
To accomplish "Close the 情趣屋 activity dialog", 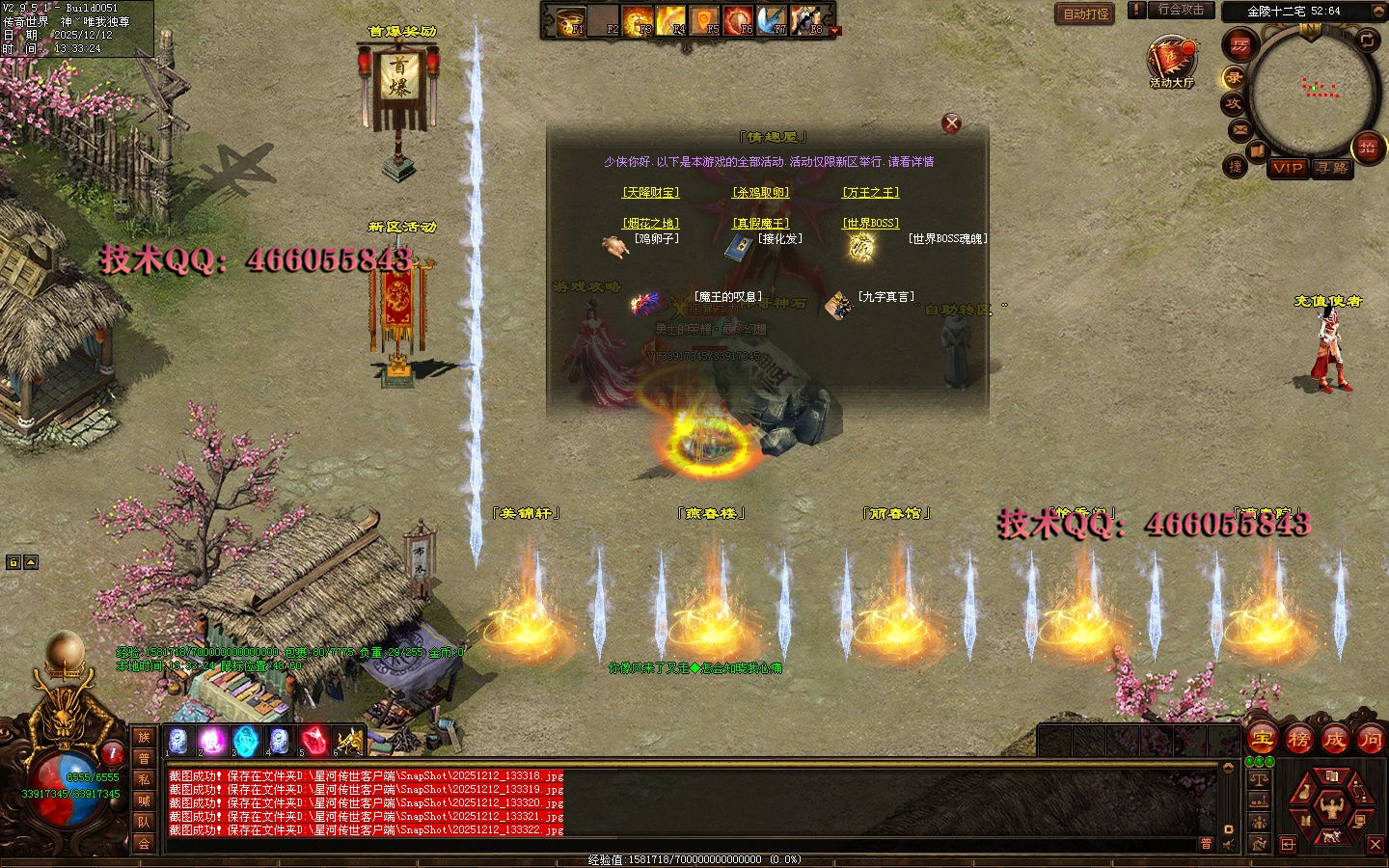I will point(951,122).
